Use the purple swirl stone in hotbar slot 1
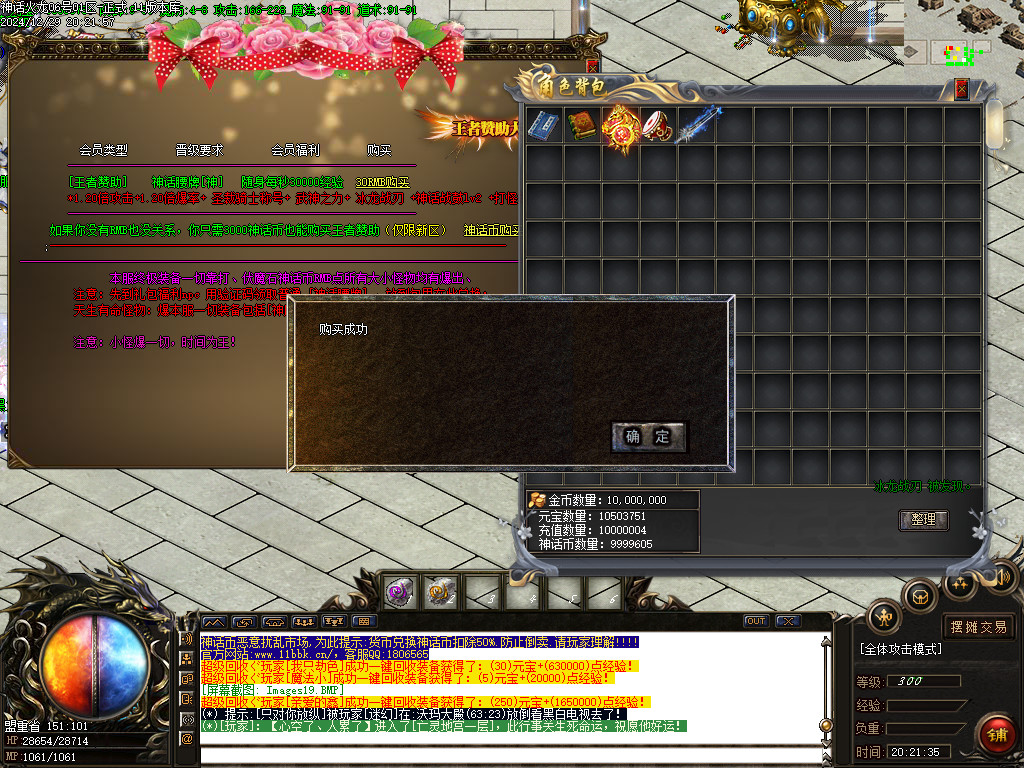 [x=401, y=592]
